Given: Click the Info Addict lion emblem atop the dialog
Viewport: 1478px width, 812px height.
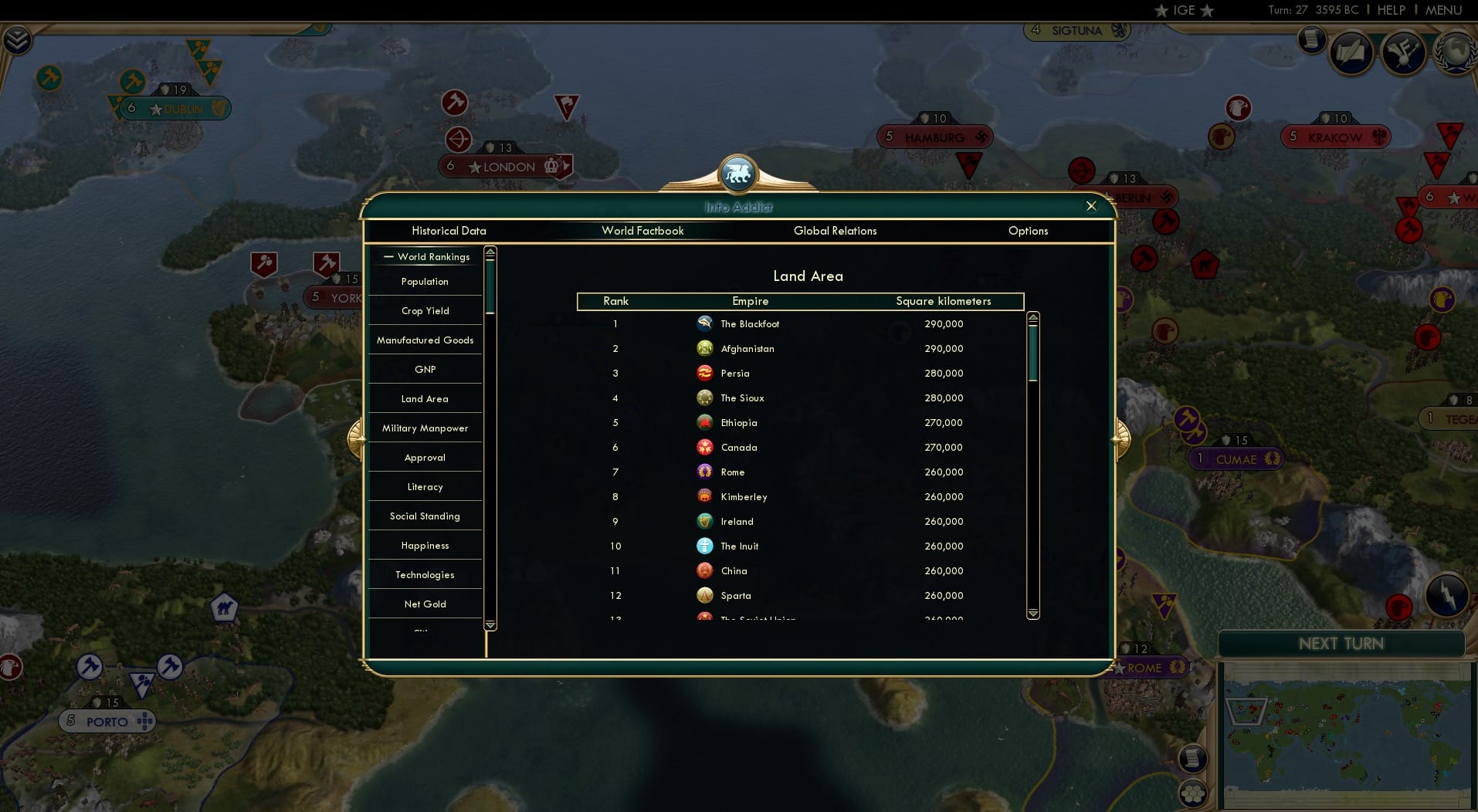Looking at the screenshot, I should coord(738,174).
